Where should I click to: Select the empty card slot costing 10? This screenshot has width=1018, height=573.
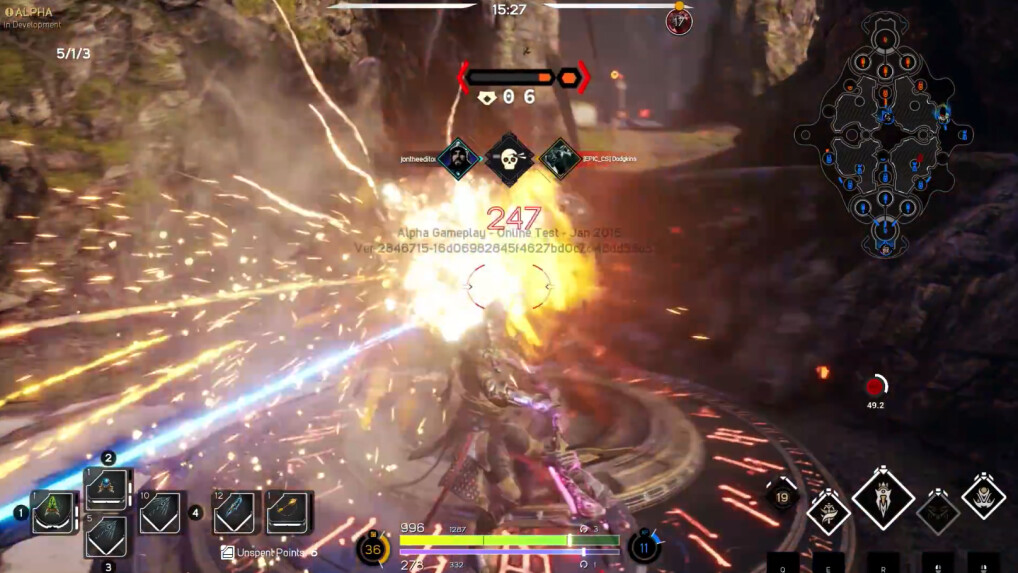tap(159, 513)
